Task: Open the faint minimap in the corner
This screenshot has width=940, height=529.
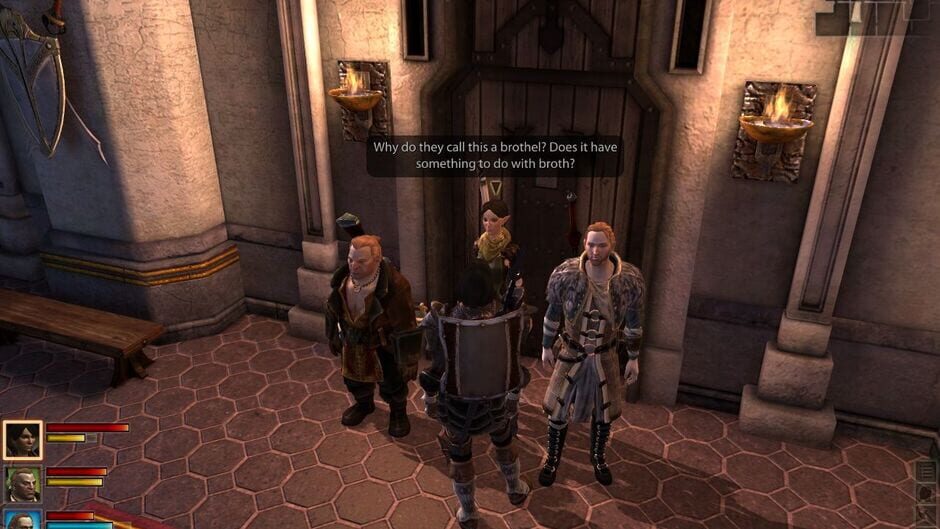Action: [x=876, y=17]
